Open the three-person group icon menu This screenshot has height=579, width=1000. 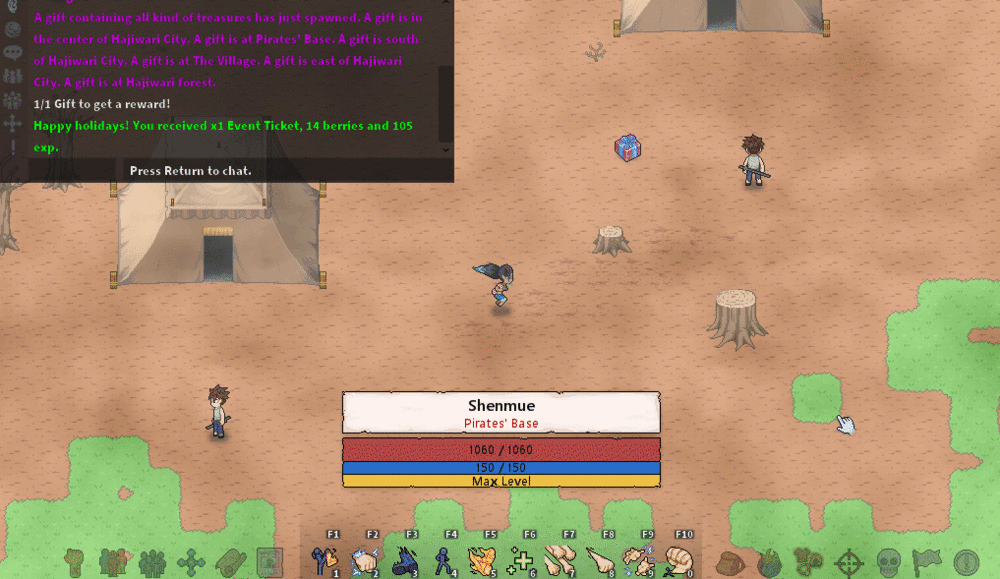[x=152, y=562]
